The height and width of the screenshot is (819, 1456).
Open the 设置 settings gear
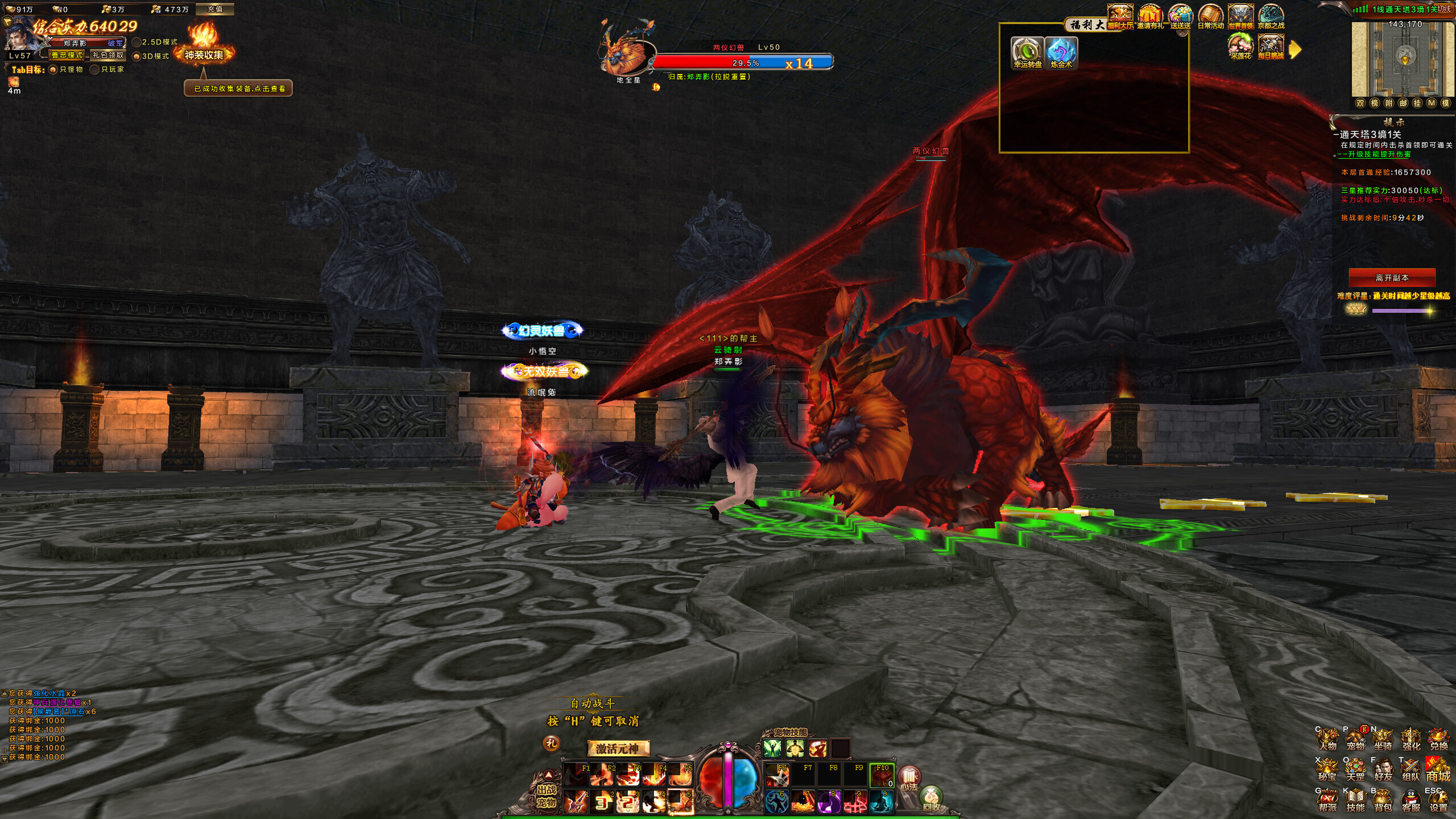tap(1438, 800)
